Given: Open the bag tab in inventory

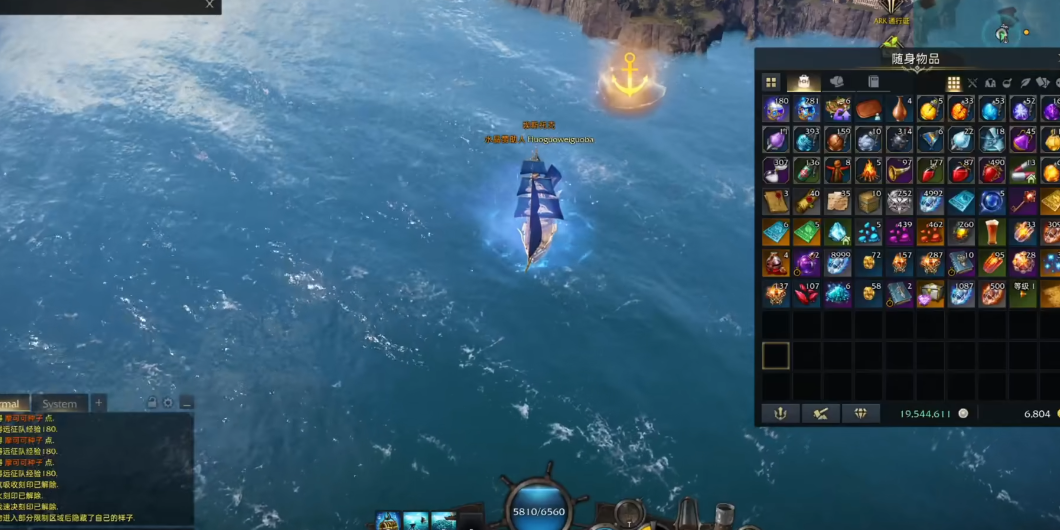Looking at the screenshot, I should coord(803,82).
